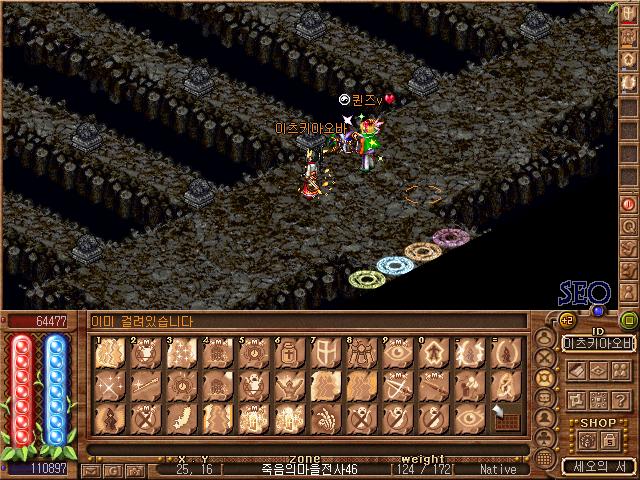640x480 pixels.
Task: Open the +2 gold coin button
Action: click(566, 319)
